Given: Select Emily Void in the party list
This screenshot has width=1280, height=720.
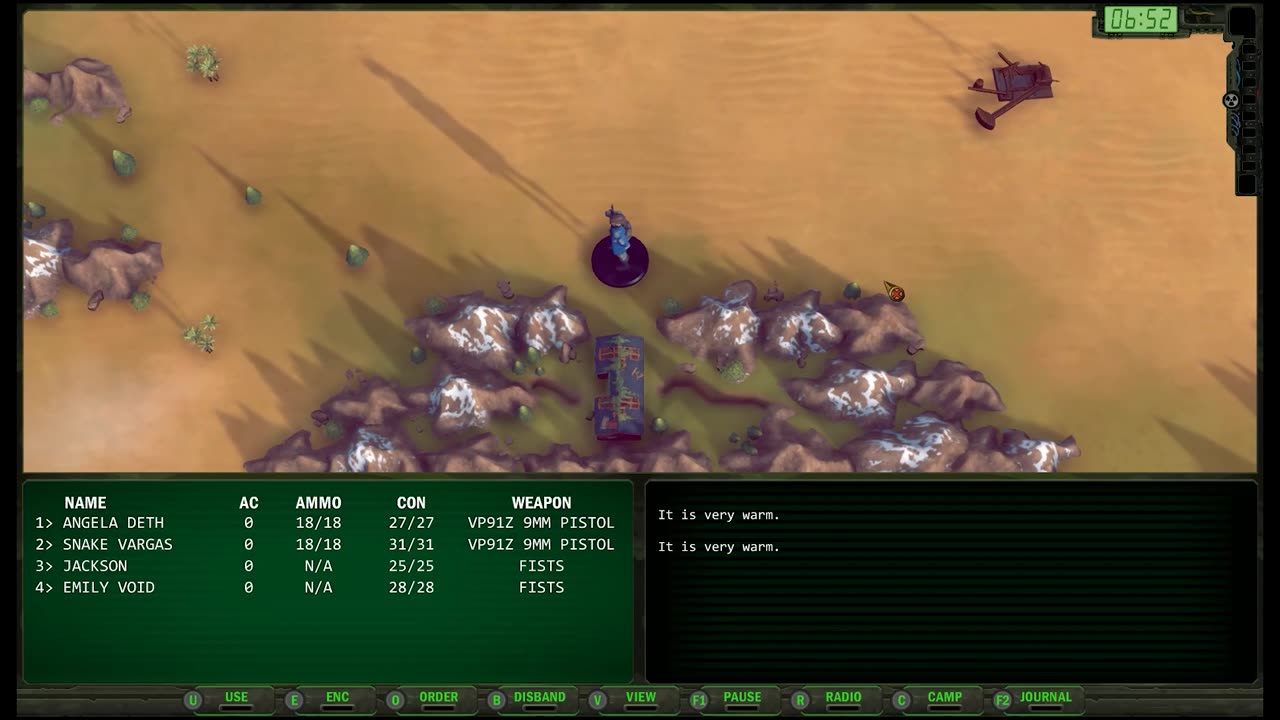Looking at the screenshot, I should tap(108, 588).
